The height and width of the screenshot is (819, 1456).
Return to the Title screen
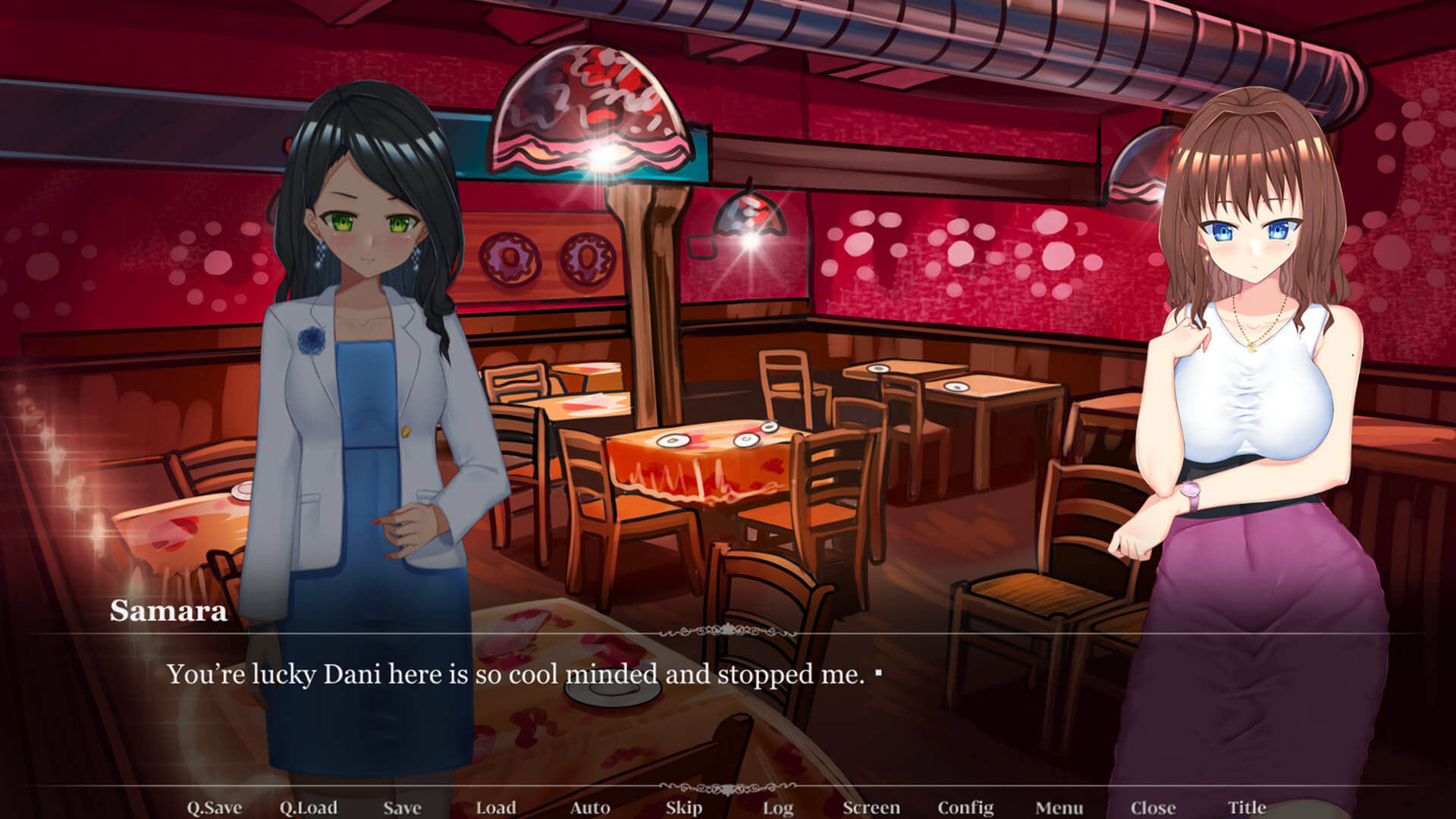pos(1247,808)
